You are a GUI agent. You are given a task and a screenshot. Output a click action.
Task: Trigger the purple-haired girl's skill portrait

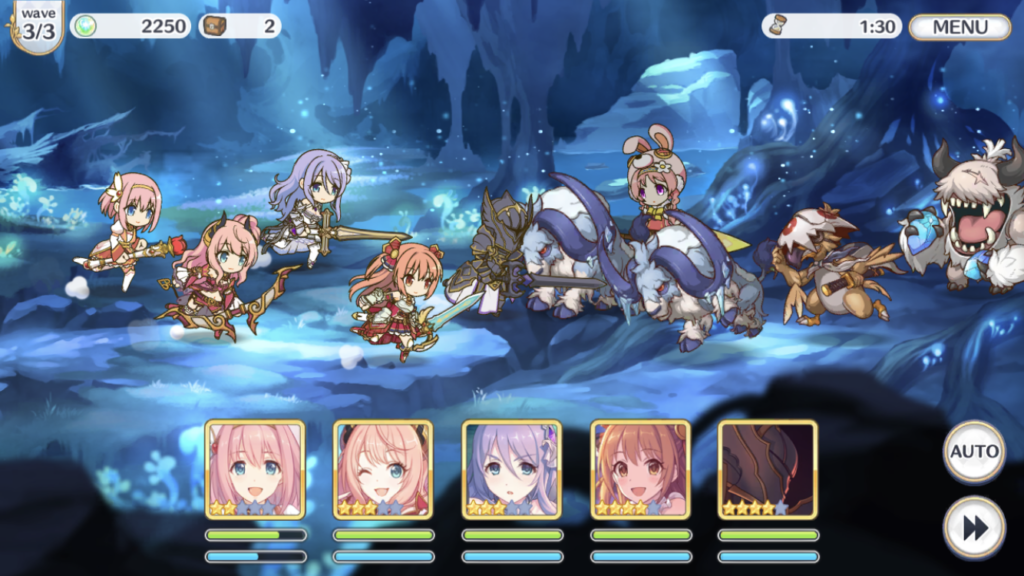coord(512,469)
